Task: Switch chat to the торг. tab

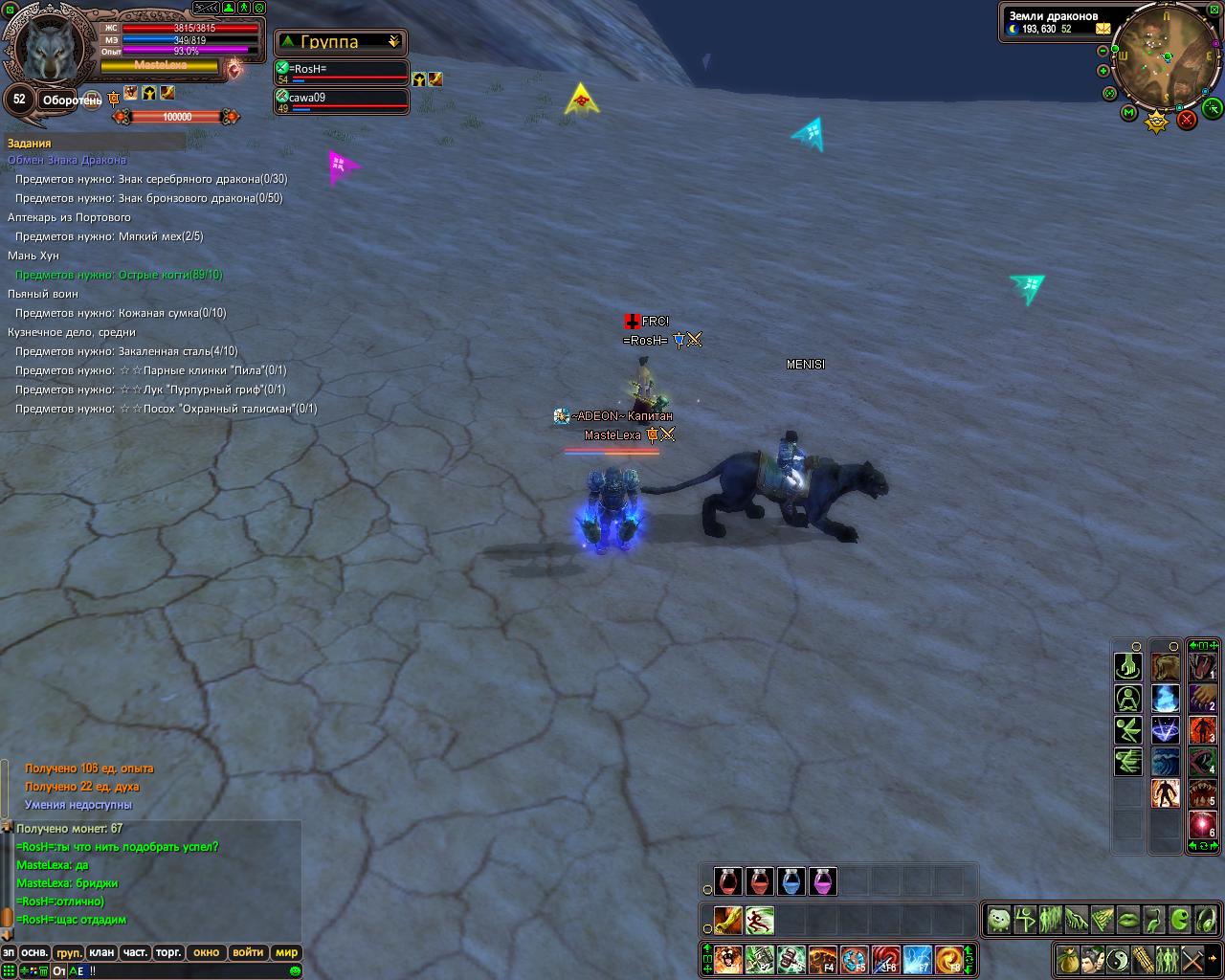Action: click(169, 952)
